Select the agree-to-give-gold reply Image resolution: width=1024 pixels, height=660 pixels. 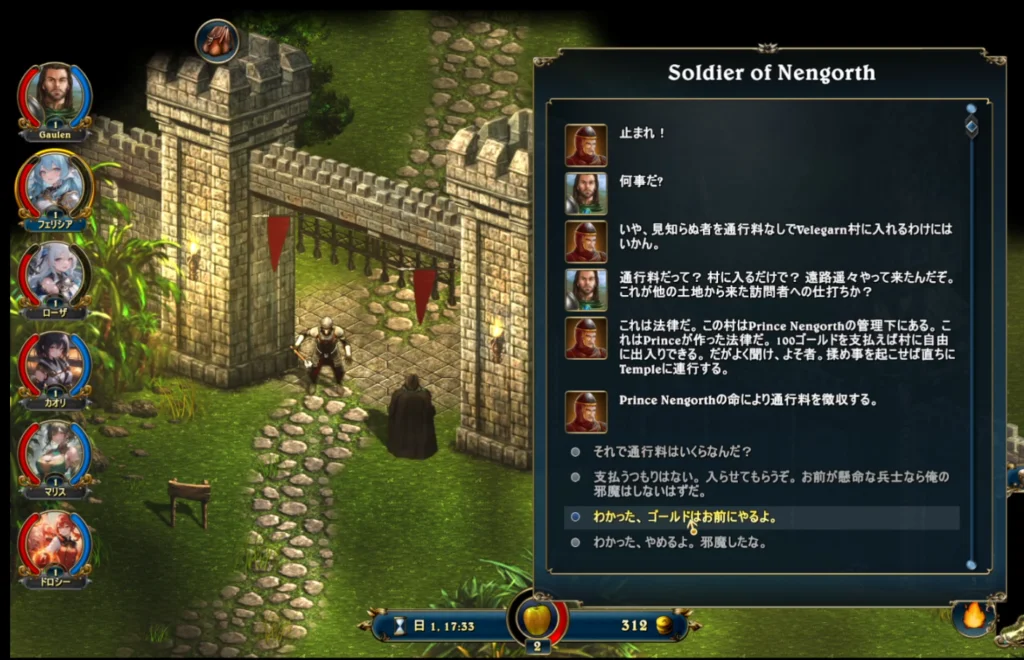[x=685, y=517]
